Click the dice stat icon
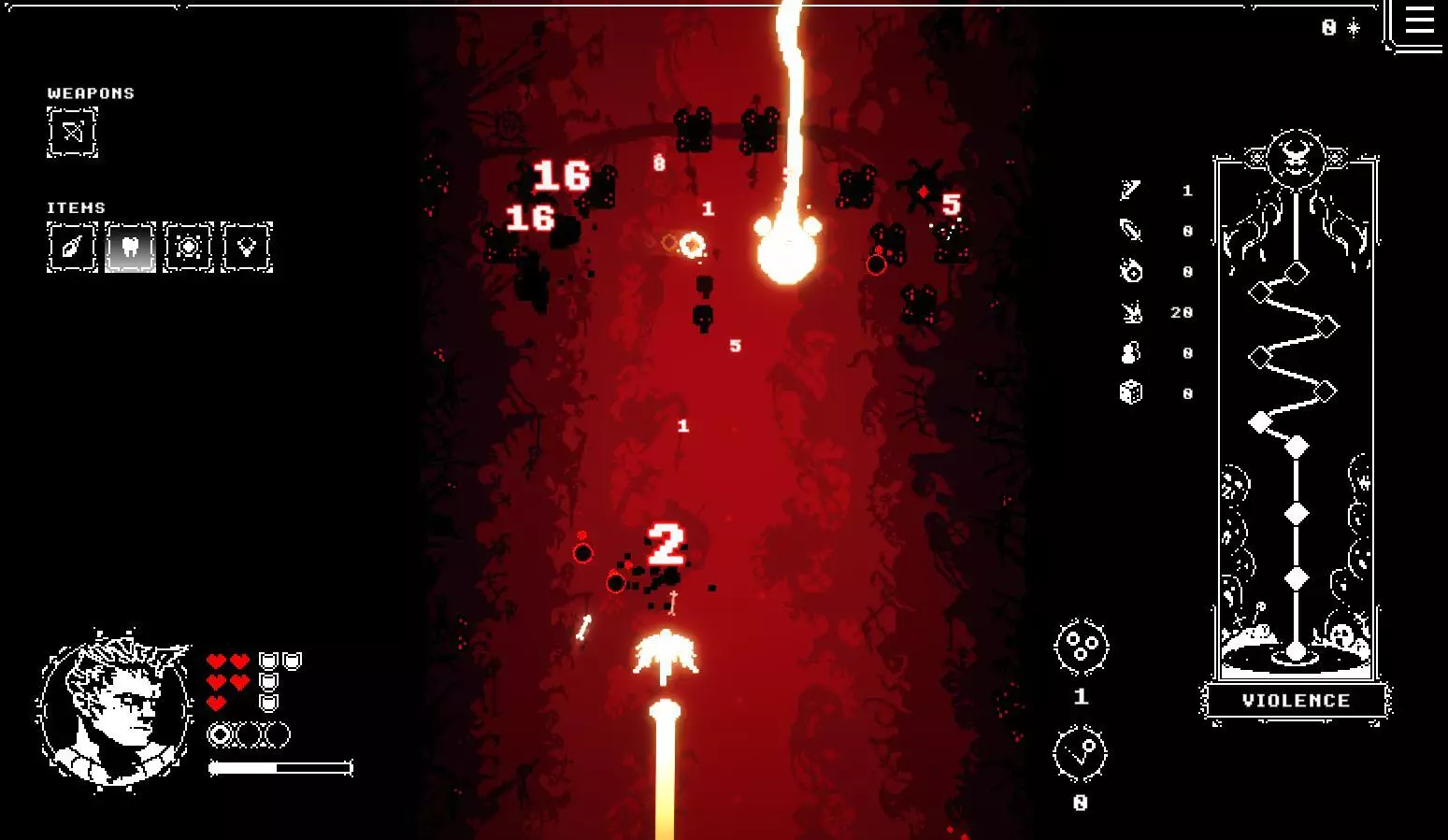The image size is (1448, 840). pyautogui.click(x=1131, y=392)
